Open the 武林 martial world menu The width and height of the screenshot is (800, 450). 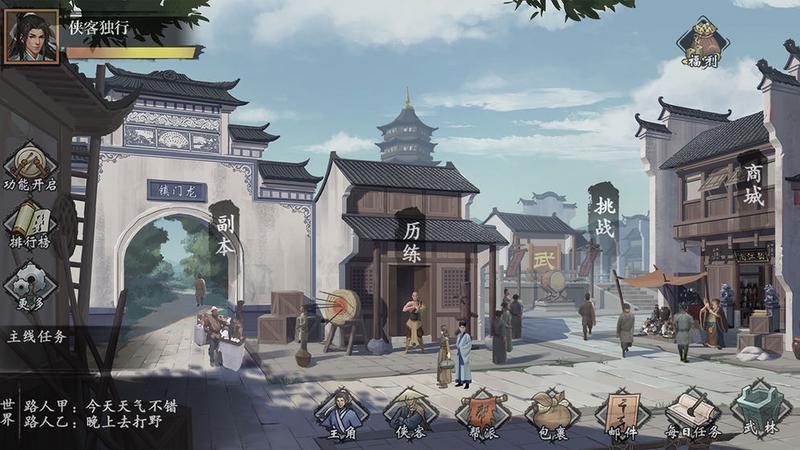pos(760,415)
